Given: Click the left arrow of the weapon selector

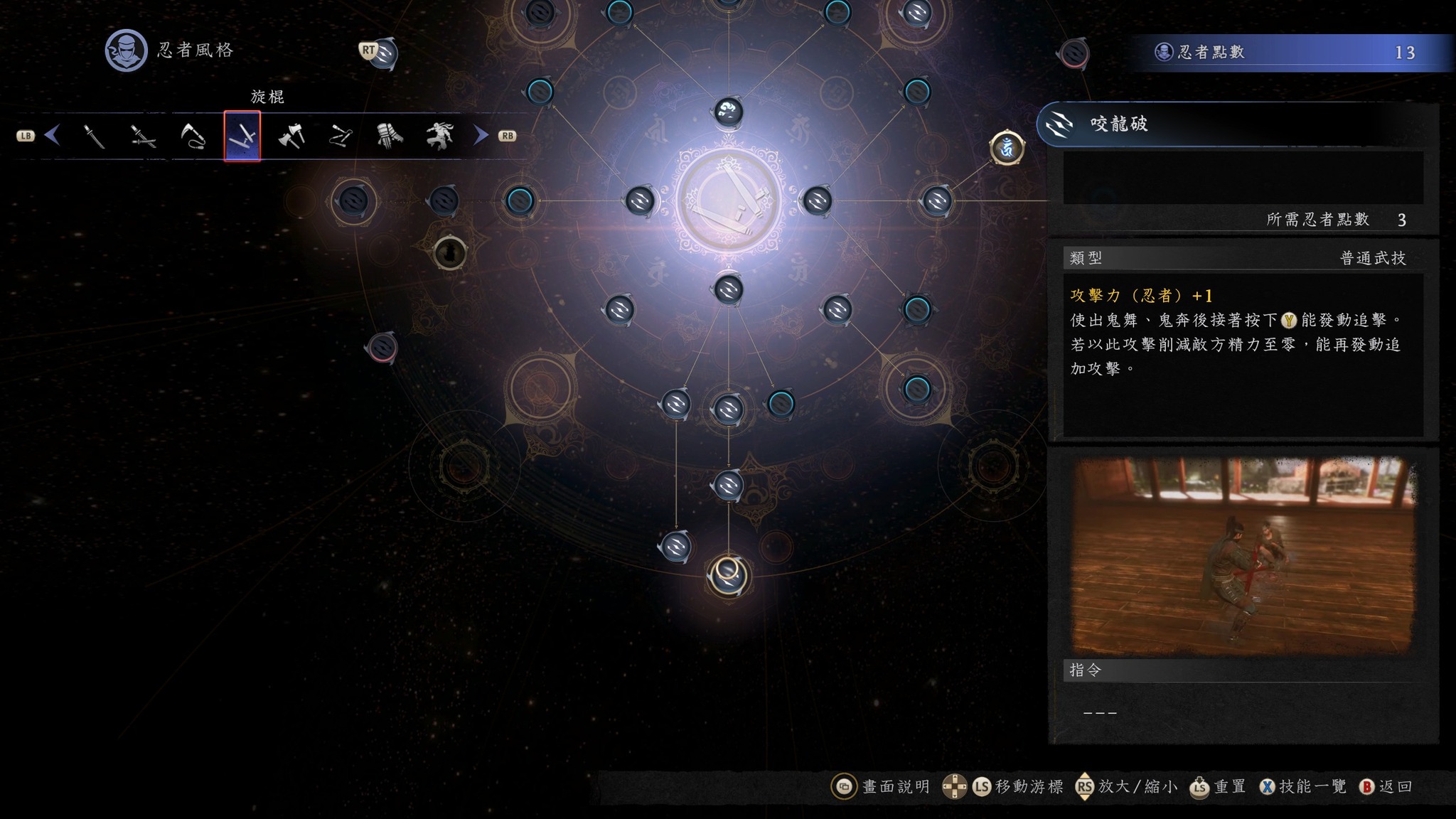Looking at the screenshot, I should pyautogui.click(x=52, y=135).
